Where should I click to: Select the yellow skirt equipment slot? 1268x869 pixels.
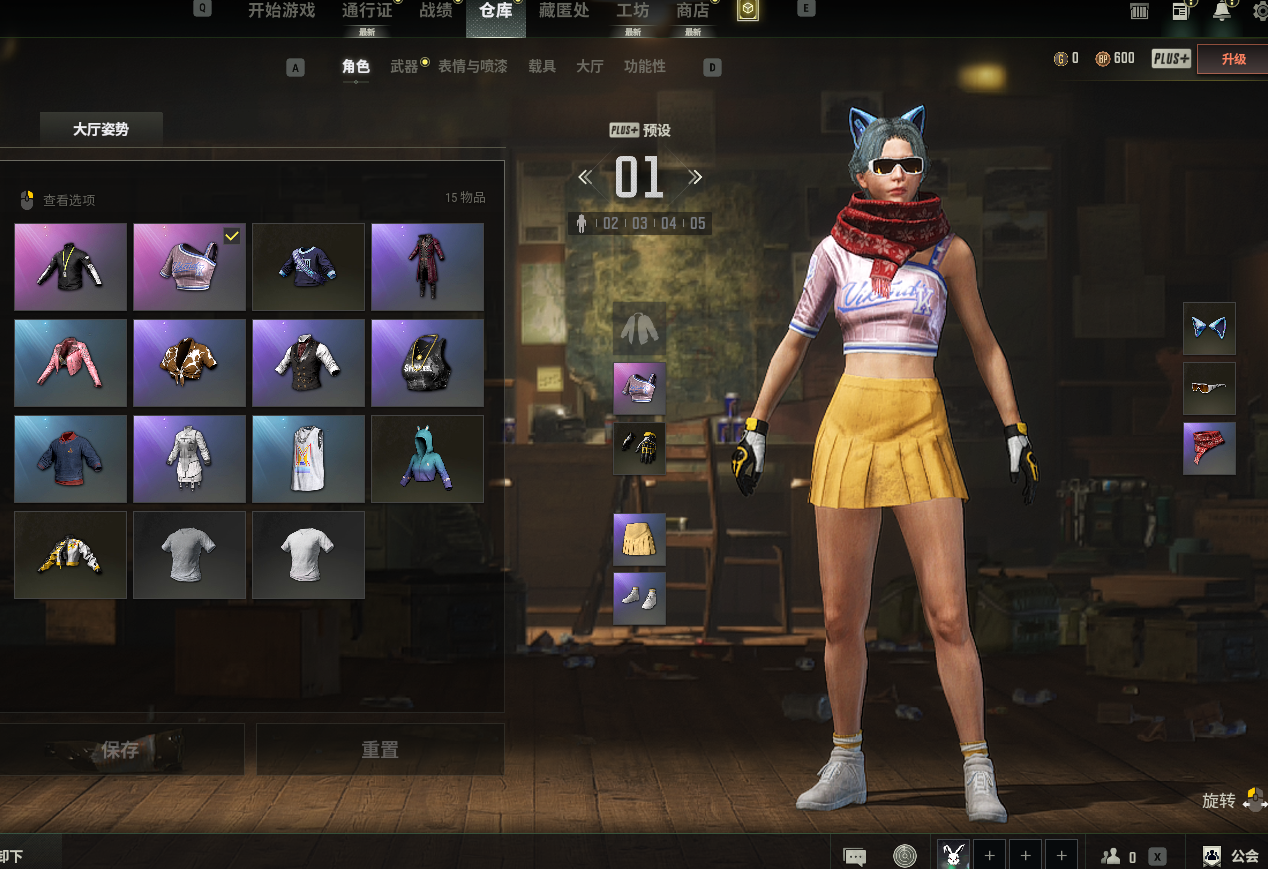[x=639, y=540]
